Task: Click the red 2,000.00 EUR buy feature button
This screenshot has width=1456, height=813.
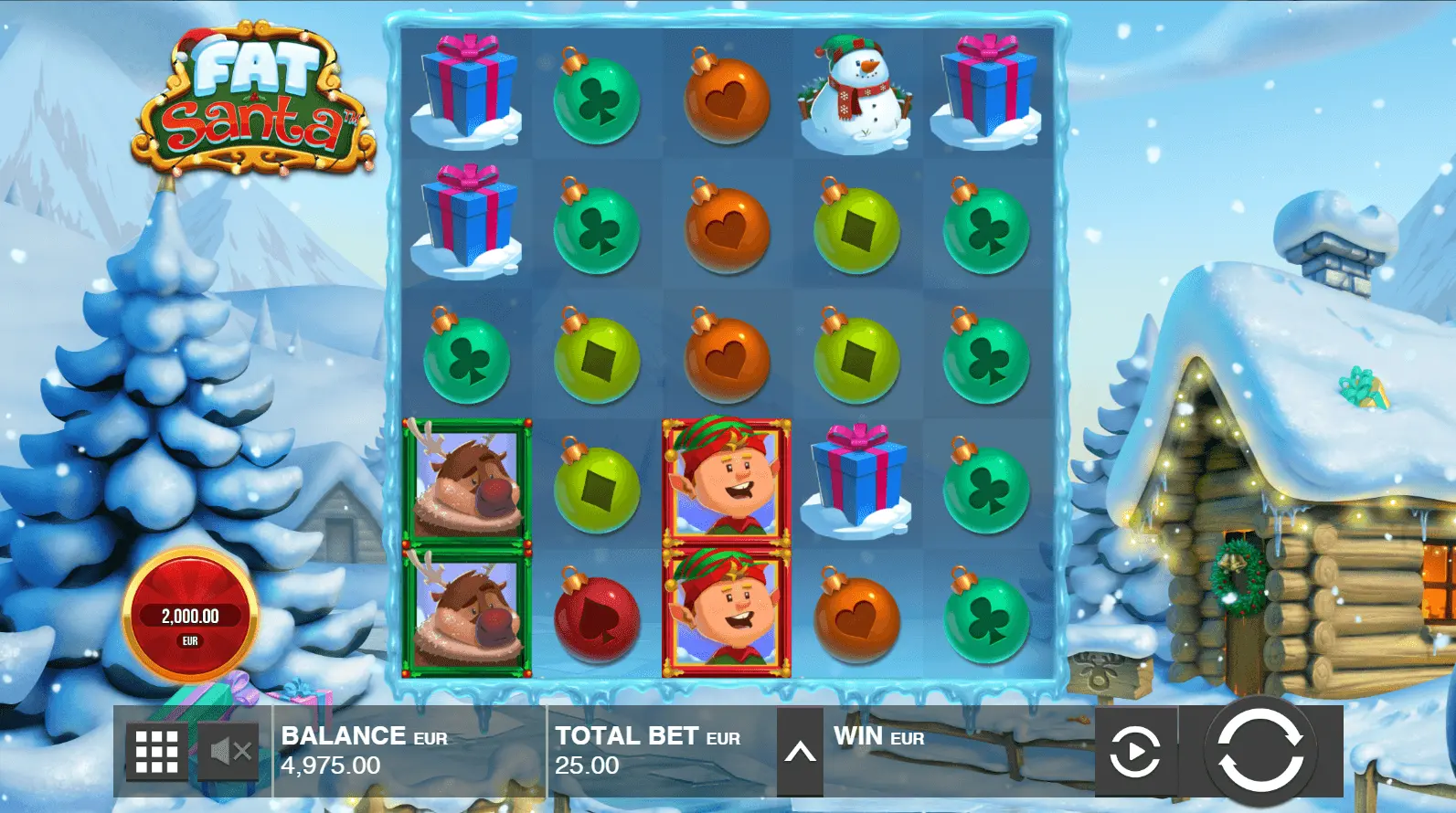Action: (190, 616)
